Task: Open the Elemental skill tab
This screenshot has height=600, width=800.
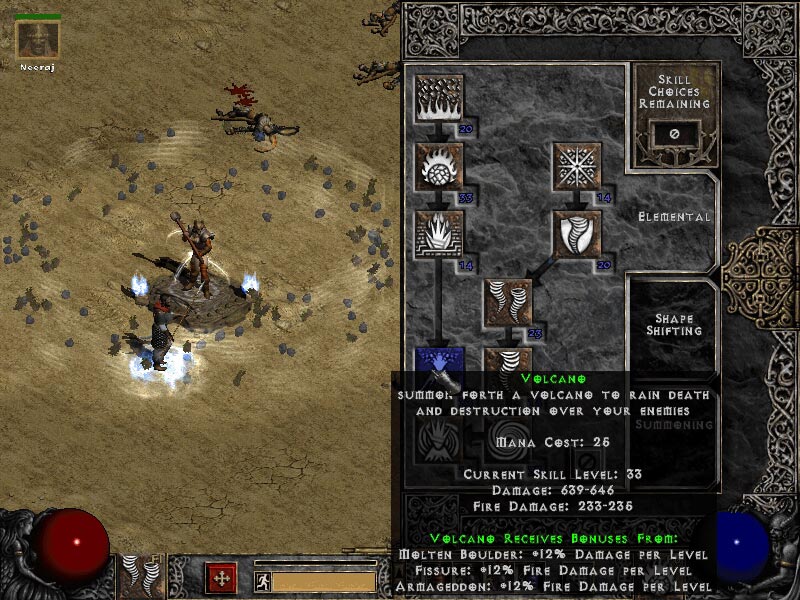Action: coord(675,216)
